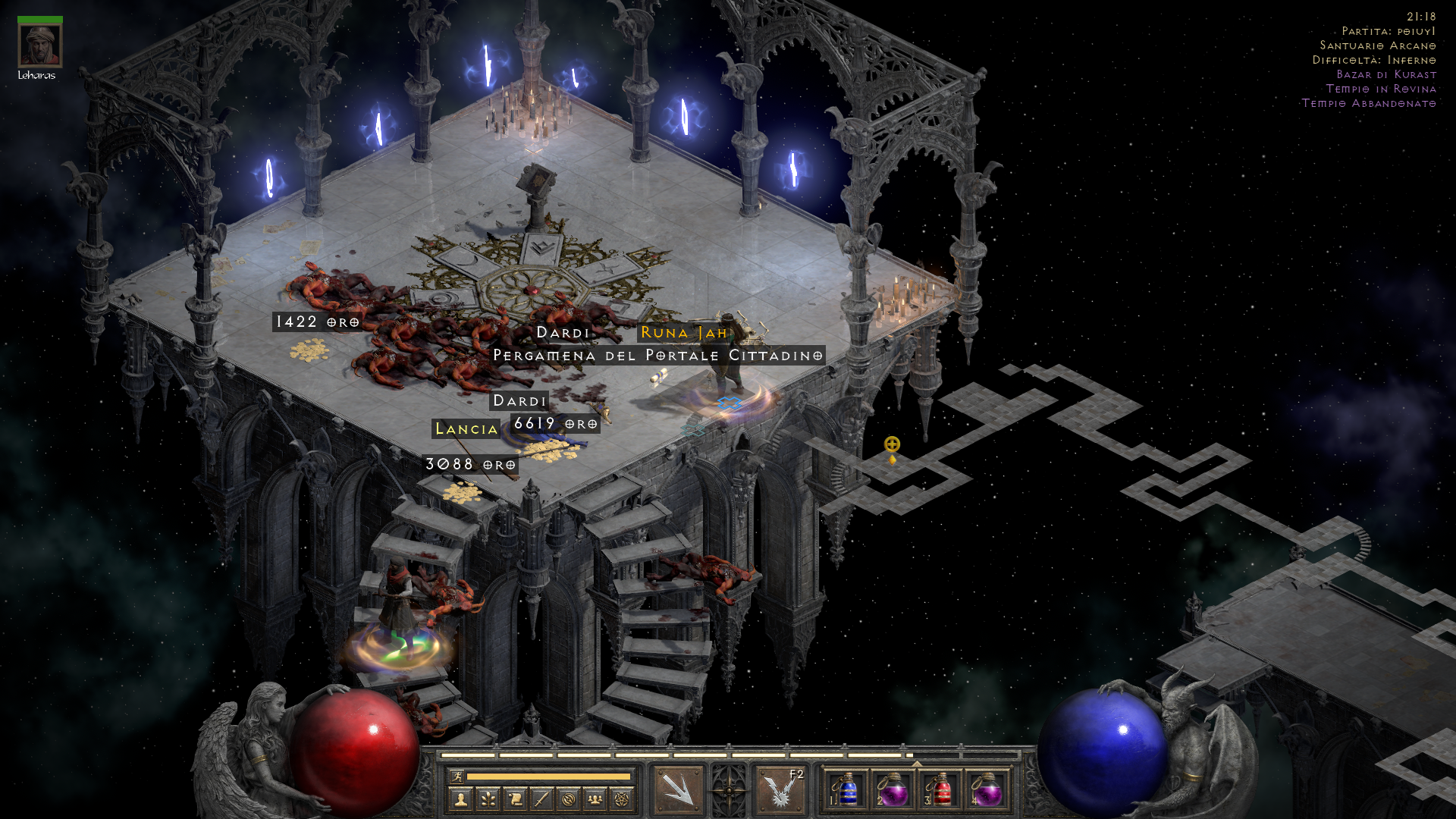Toggle the run/walk running man icon

[x=457, y=776]
